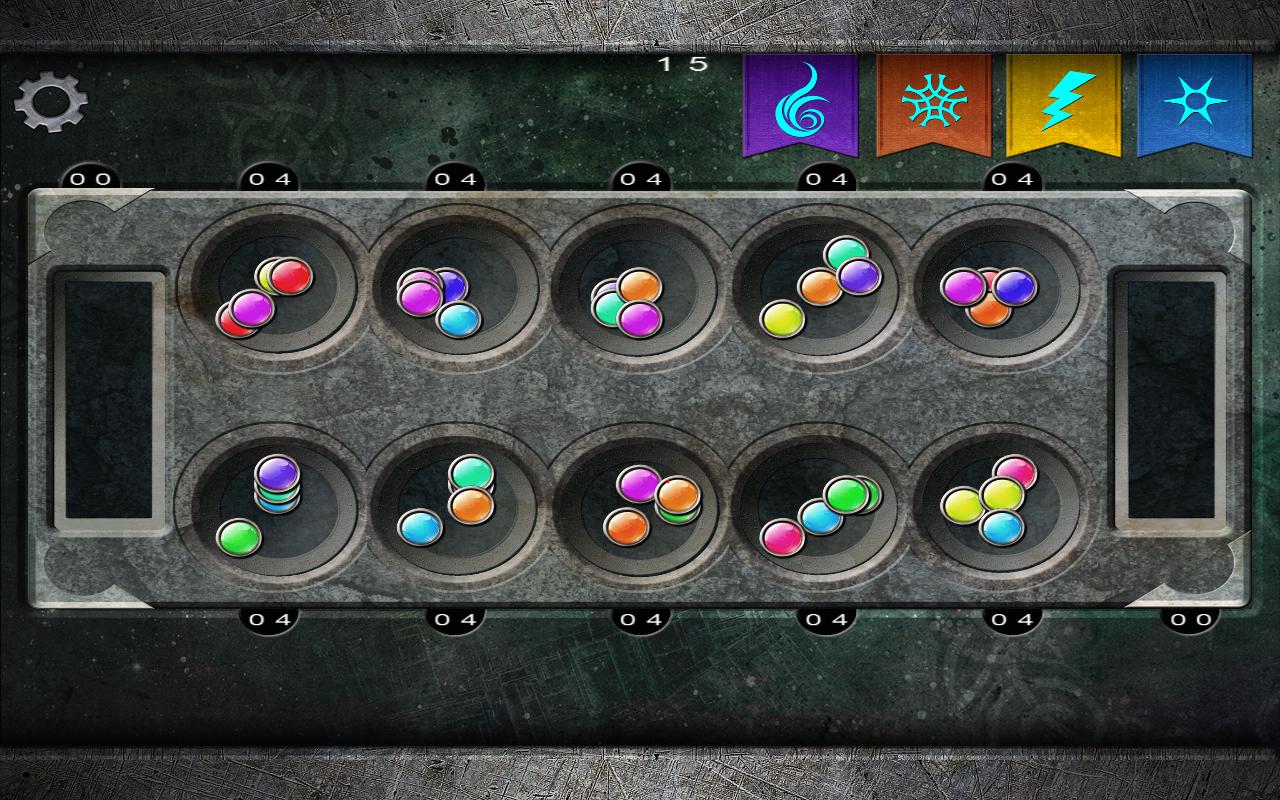Click the right empty mancala store
Viewport: 1280px width, 800px height.
click(x=1170, y=400)
